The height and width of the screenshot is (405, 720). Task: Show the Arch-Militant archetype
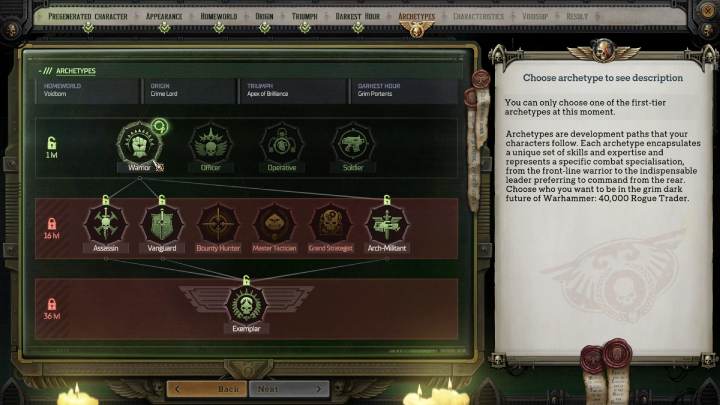(x=387, y=224)
